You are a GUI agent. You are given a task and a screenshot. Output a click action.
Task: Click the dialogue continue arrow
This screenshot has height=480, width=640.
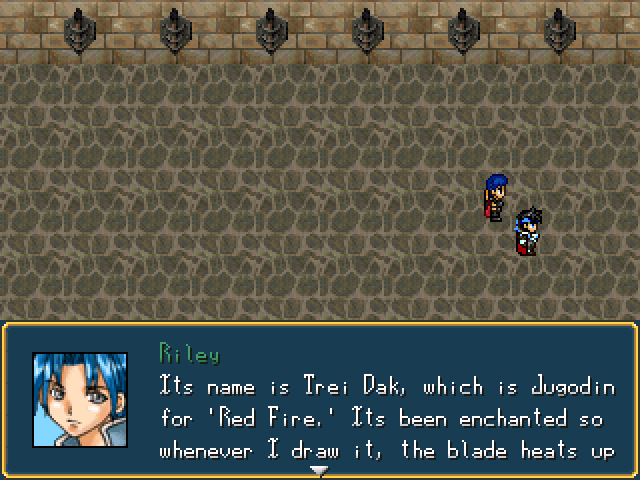click(319, 470)
